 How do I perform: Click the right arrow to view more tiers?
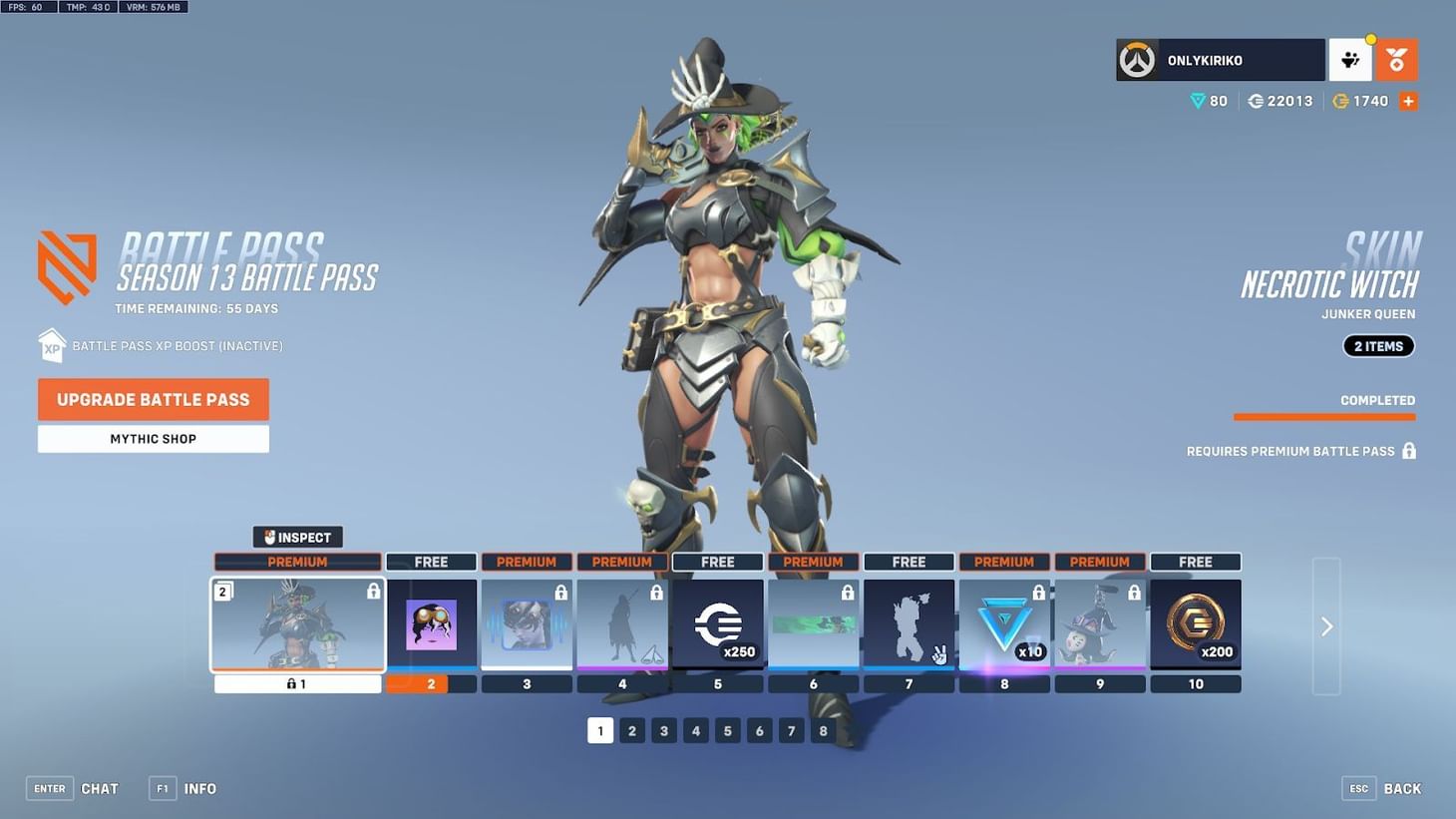coord(1326,625)
